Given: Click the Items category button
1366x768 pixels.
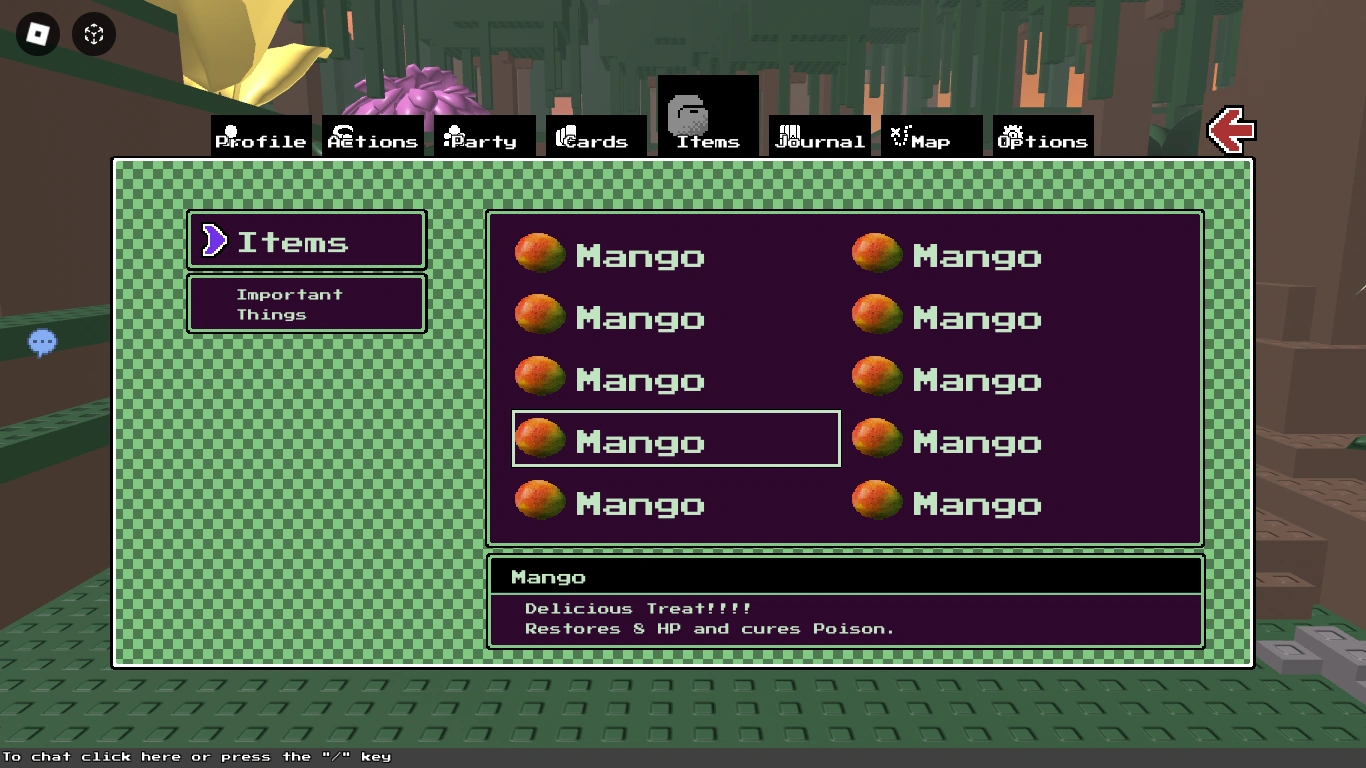Looking at the screenshot, I should point(306,240).
